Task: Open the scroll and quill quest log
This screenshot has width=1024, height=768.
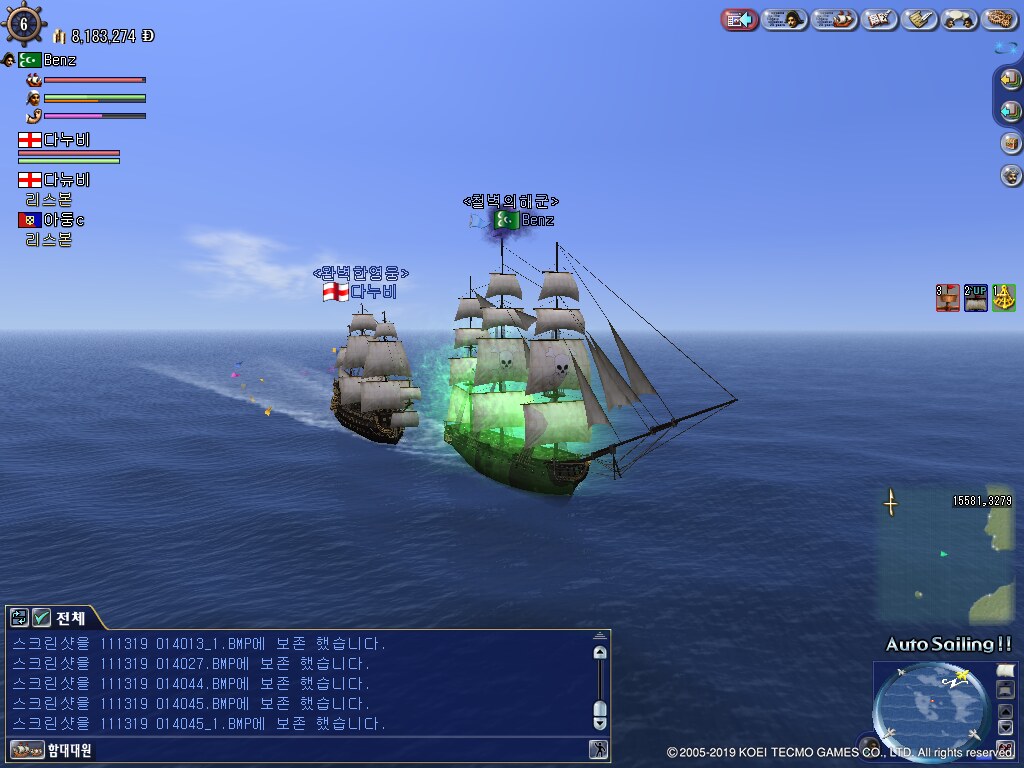Action: click(x=919, y=19)
